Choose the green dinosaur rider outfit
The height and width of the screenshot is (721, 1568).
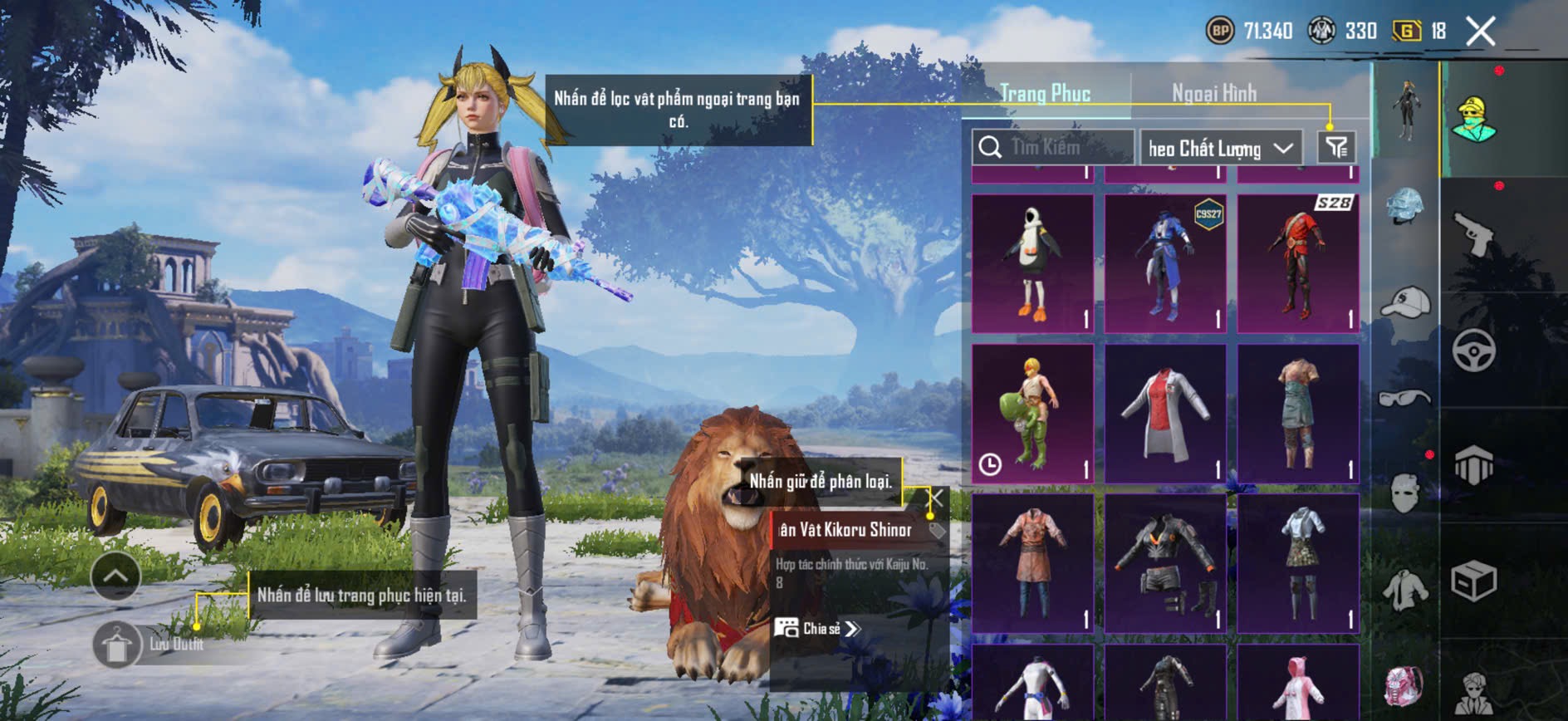pos(1032,413)
